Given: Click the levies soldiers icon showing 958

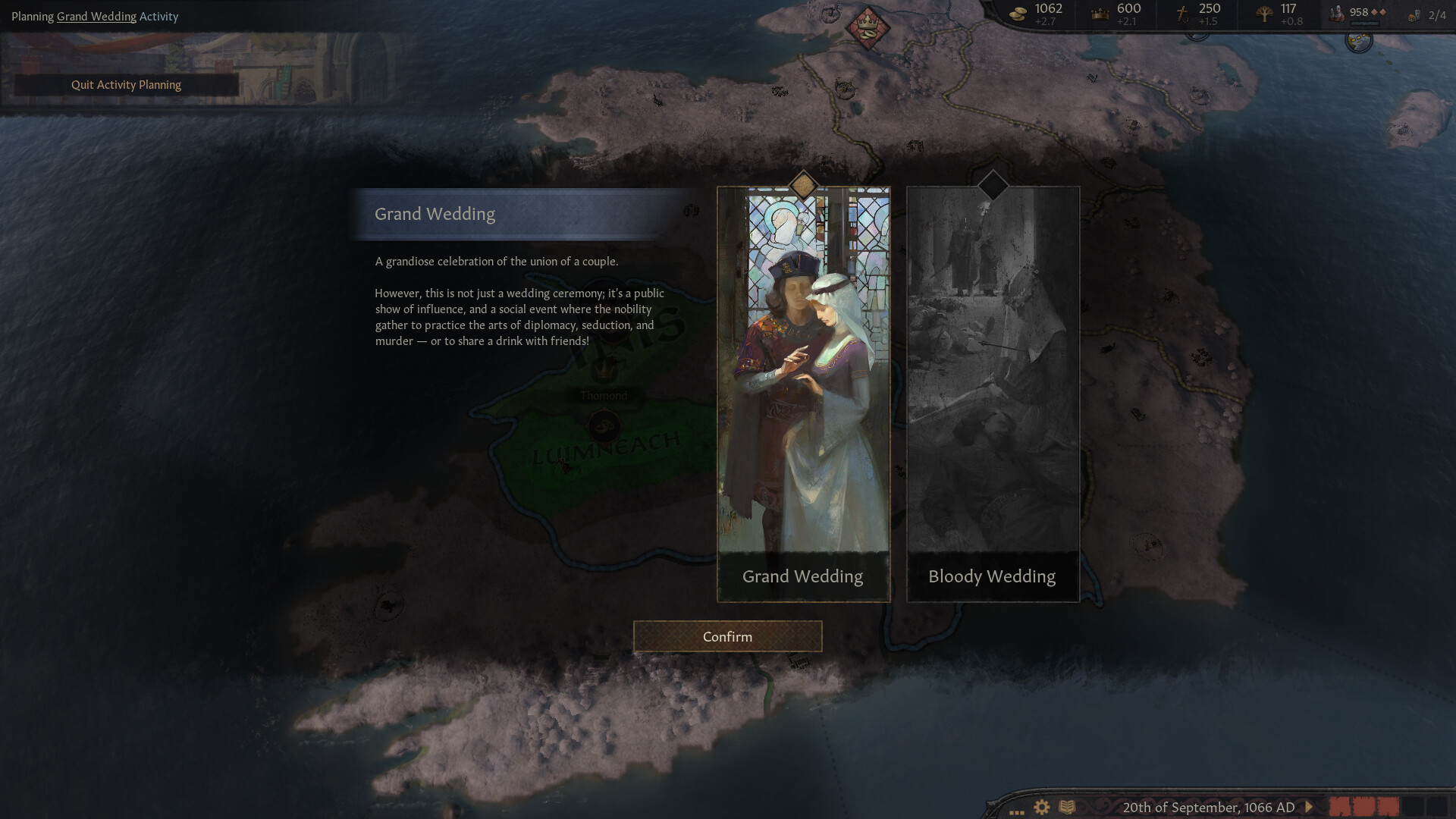Looking at the screenshot, I should click(x=1335, y=11).
